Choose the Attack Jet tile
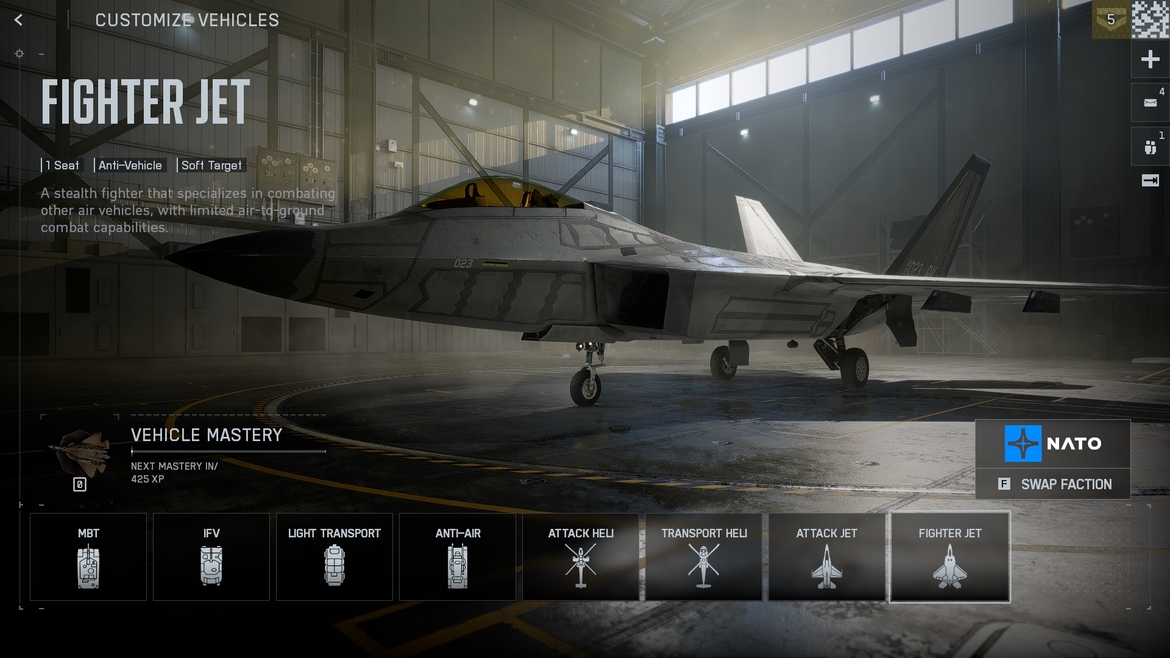This screenshot has width=1170, height=658. [x=826, y=557]
